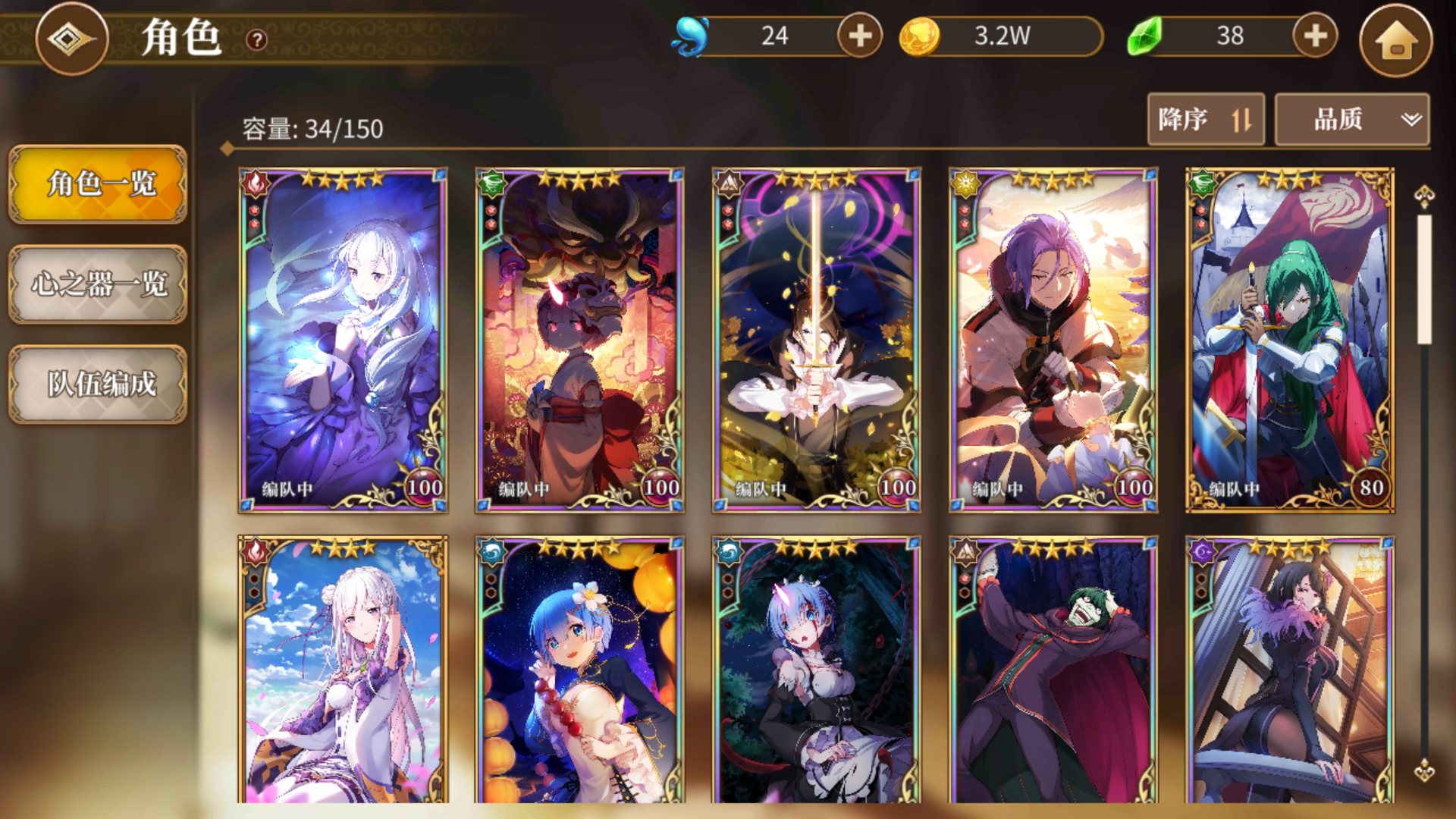Tap the help question mark beside 角色 title
This screenshot has height=819, width=1456.
tap(256, 41)
